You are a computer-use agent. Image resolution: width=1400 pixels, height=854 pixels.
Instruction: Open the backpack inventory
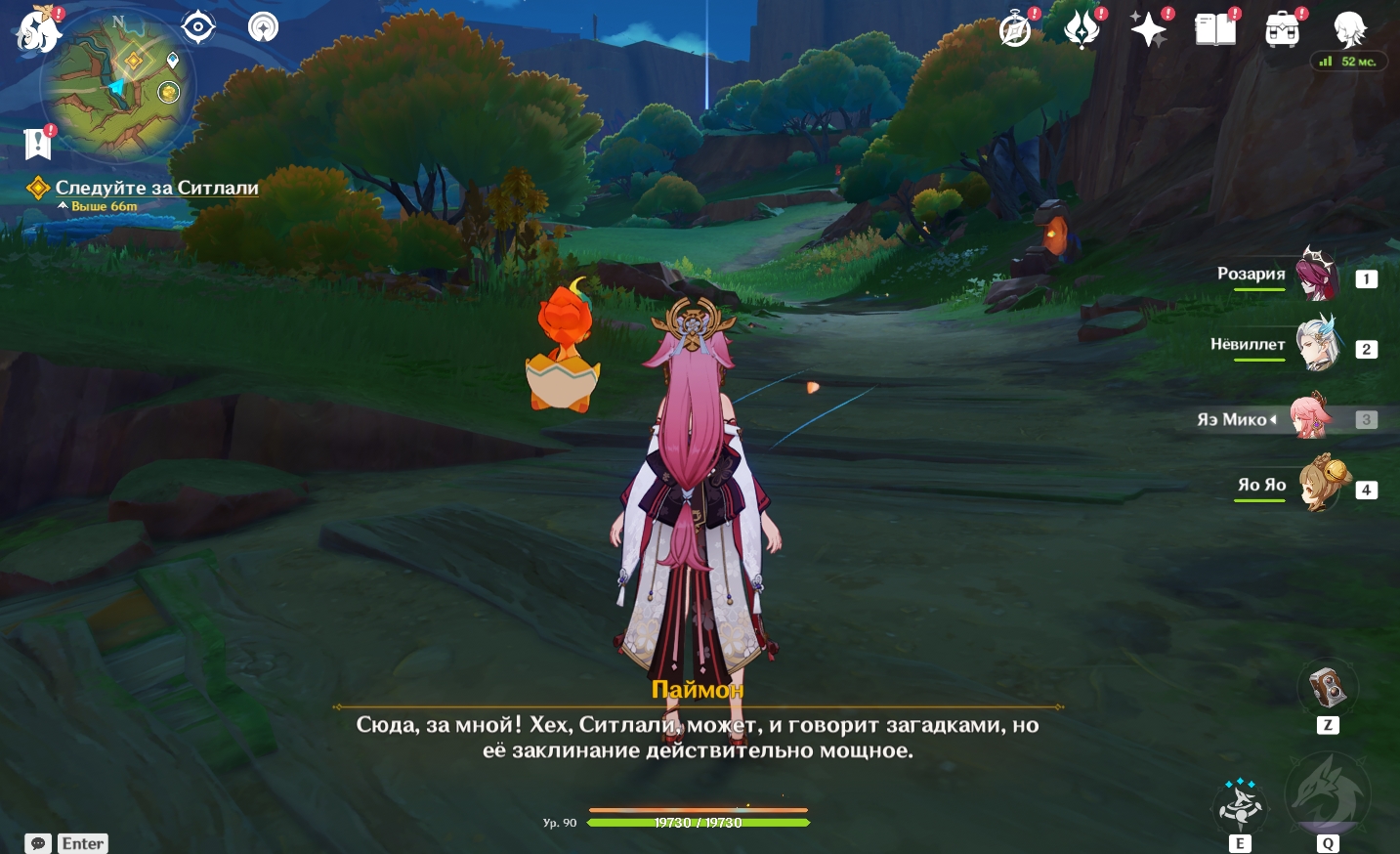click(x=1282, y=30)
